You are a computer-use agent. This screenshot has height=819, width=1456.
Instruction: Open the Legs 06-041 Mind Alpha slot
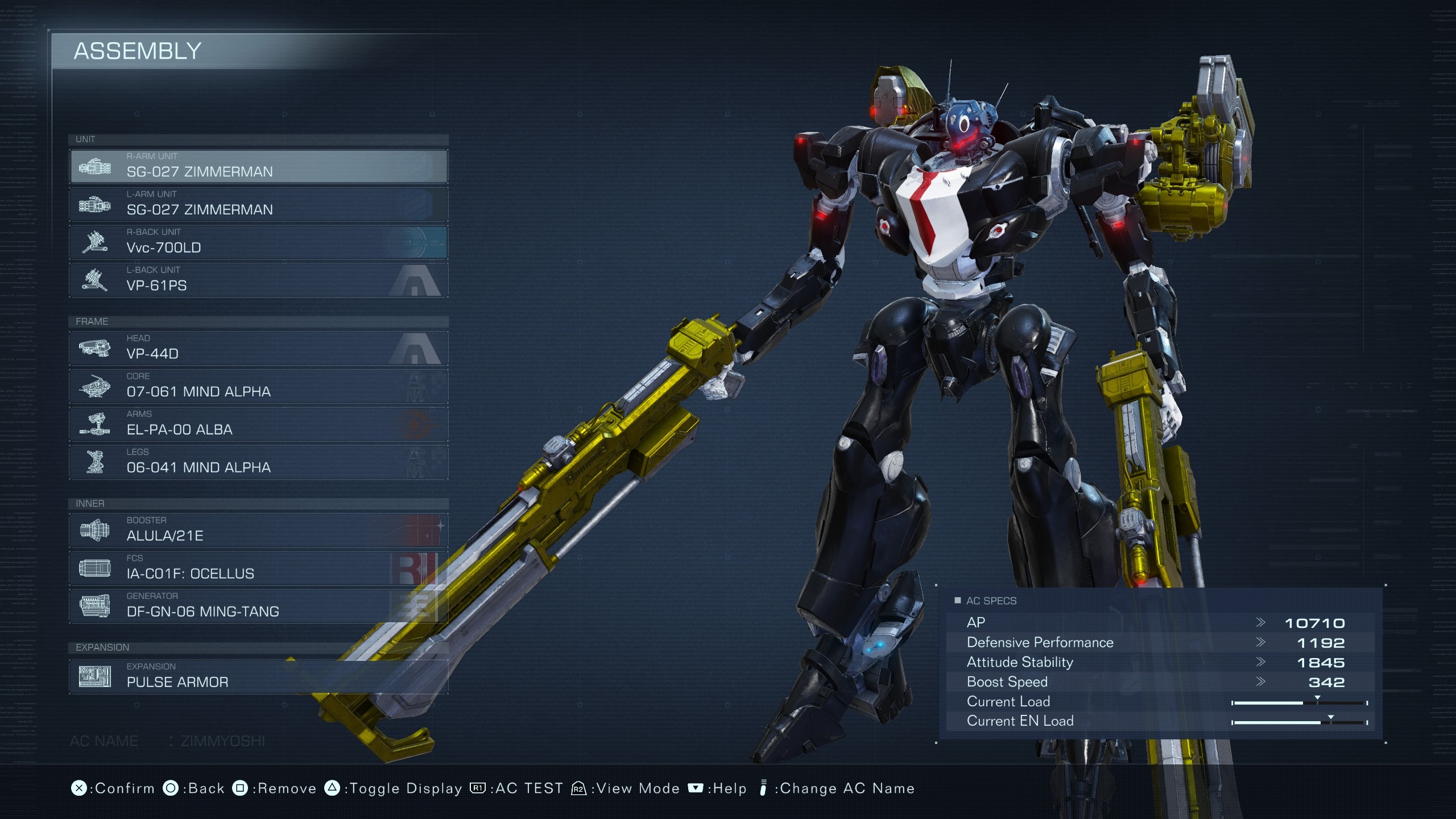(259, 462)
